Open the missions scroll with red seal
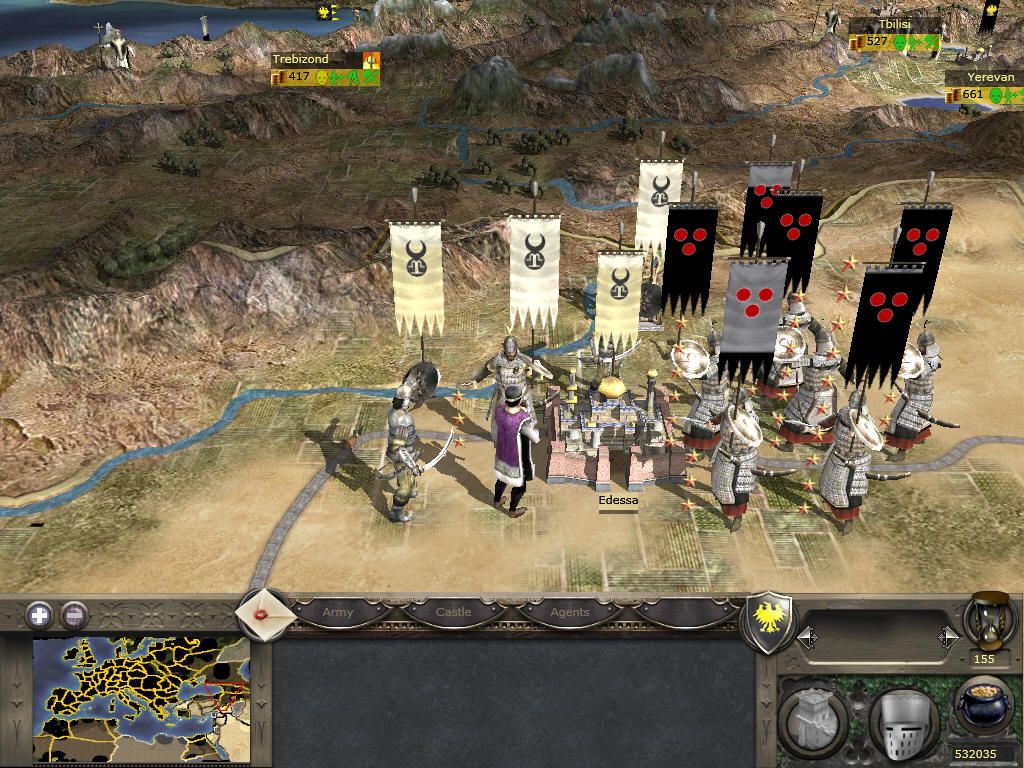Image resolution: width=1024 pixels, height=768 pixels. [265, 612]
